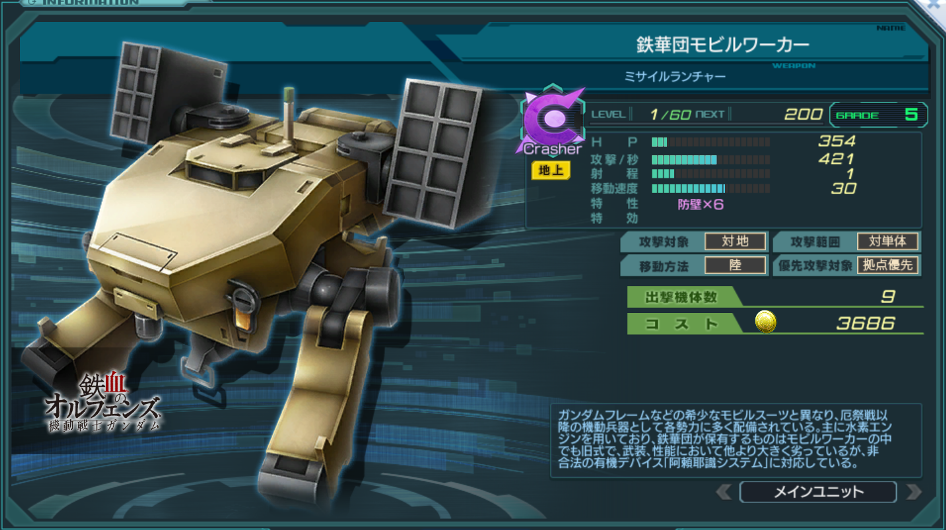Show next unit with right arrow
Screen dimensions: 946x530
912,492
